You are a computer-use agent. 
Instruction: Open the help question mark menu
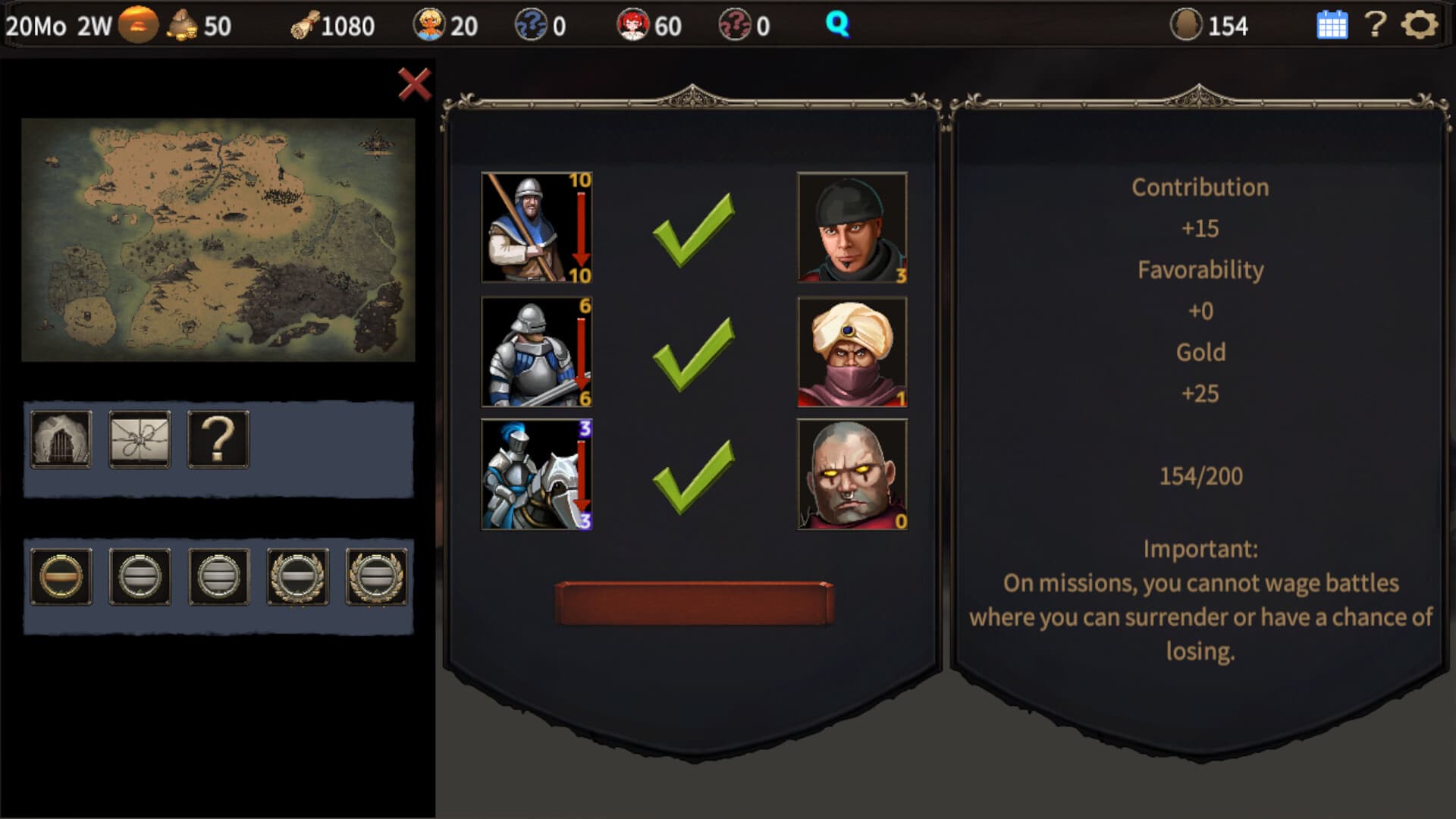[x=1376, y=24]
